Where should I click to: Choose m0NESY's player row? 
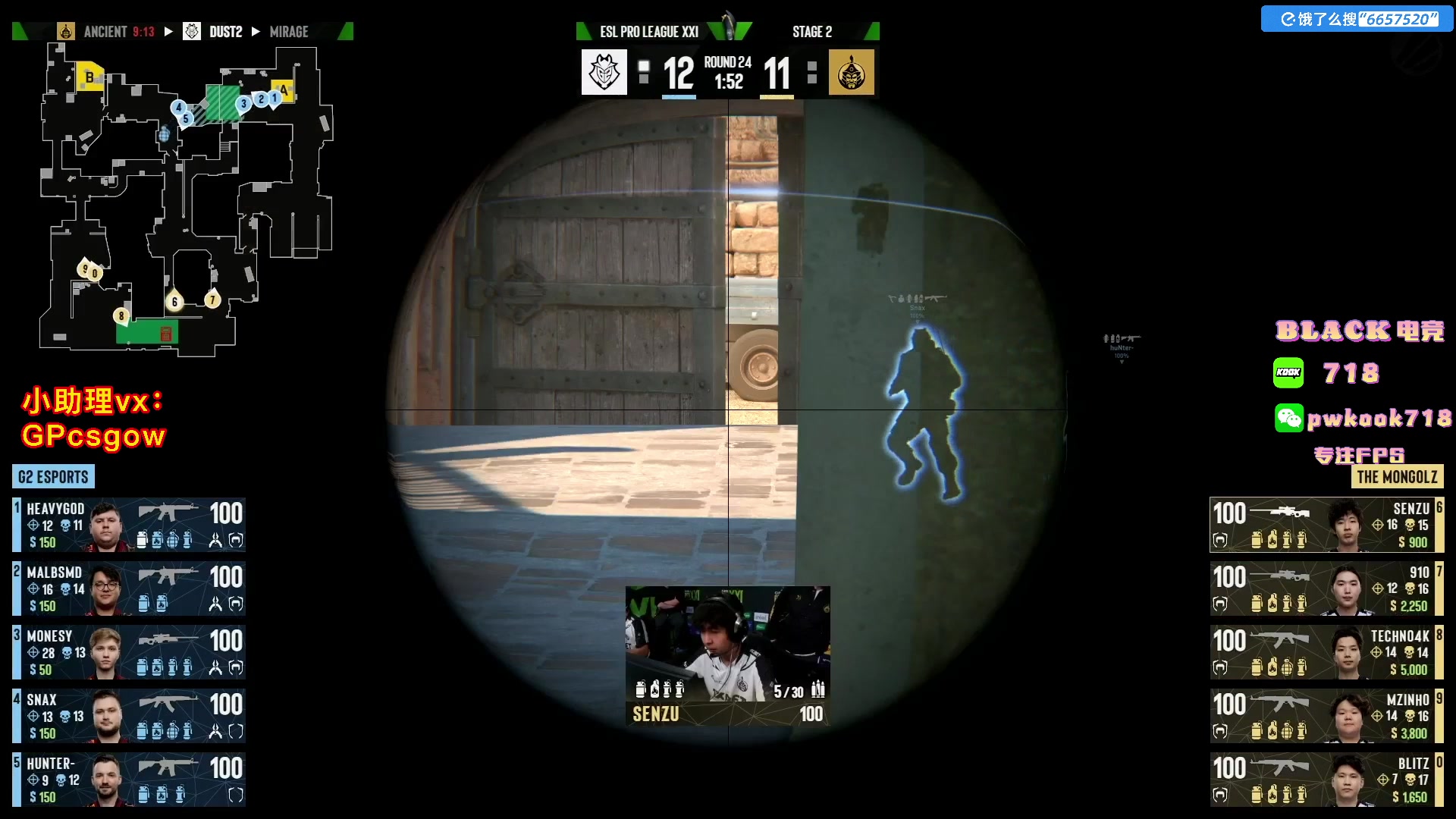tap(129, 652)
